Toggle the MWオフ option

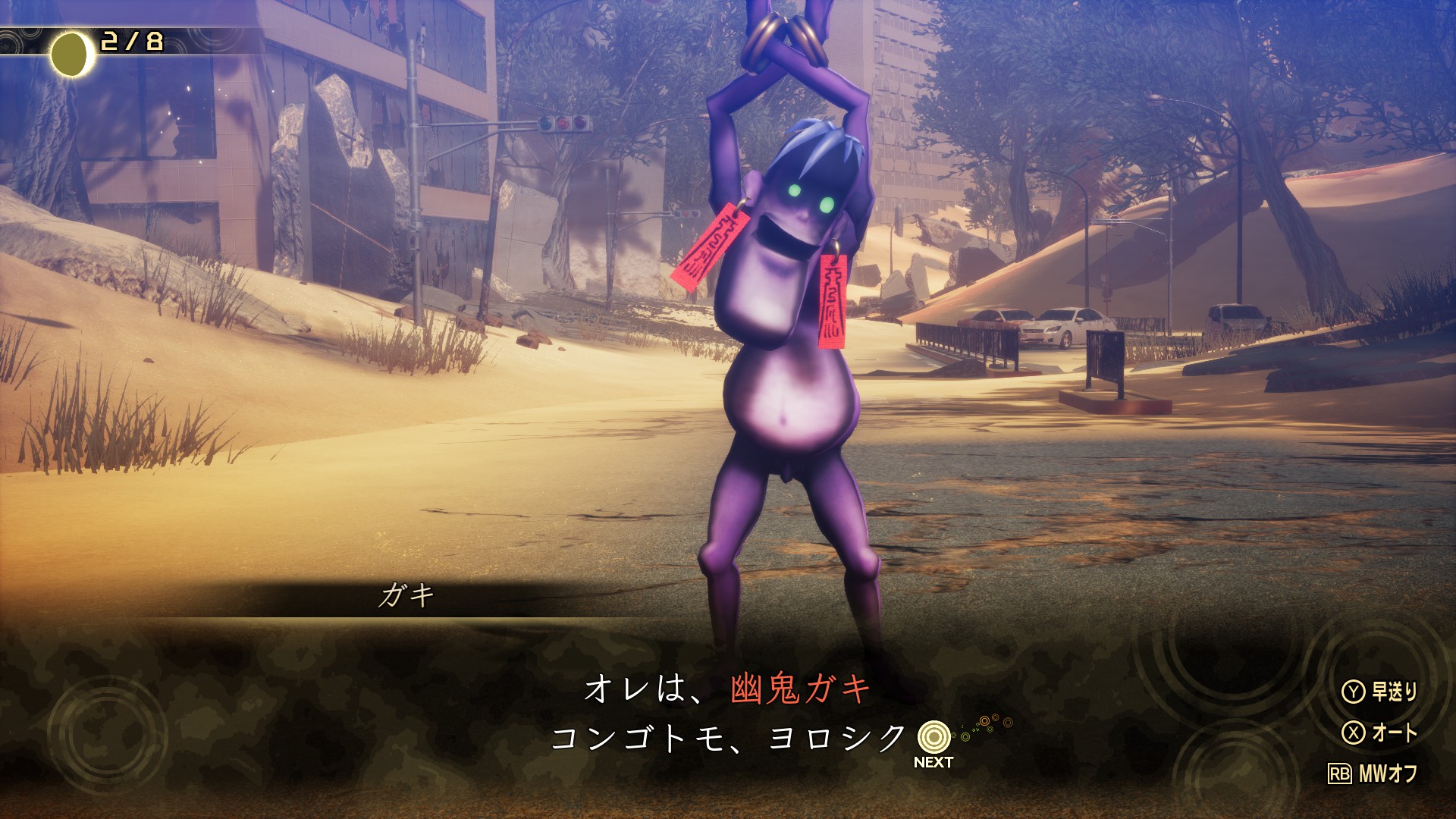tap(1373, 773)
